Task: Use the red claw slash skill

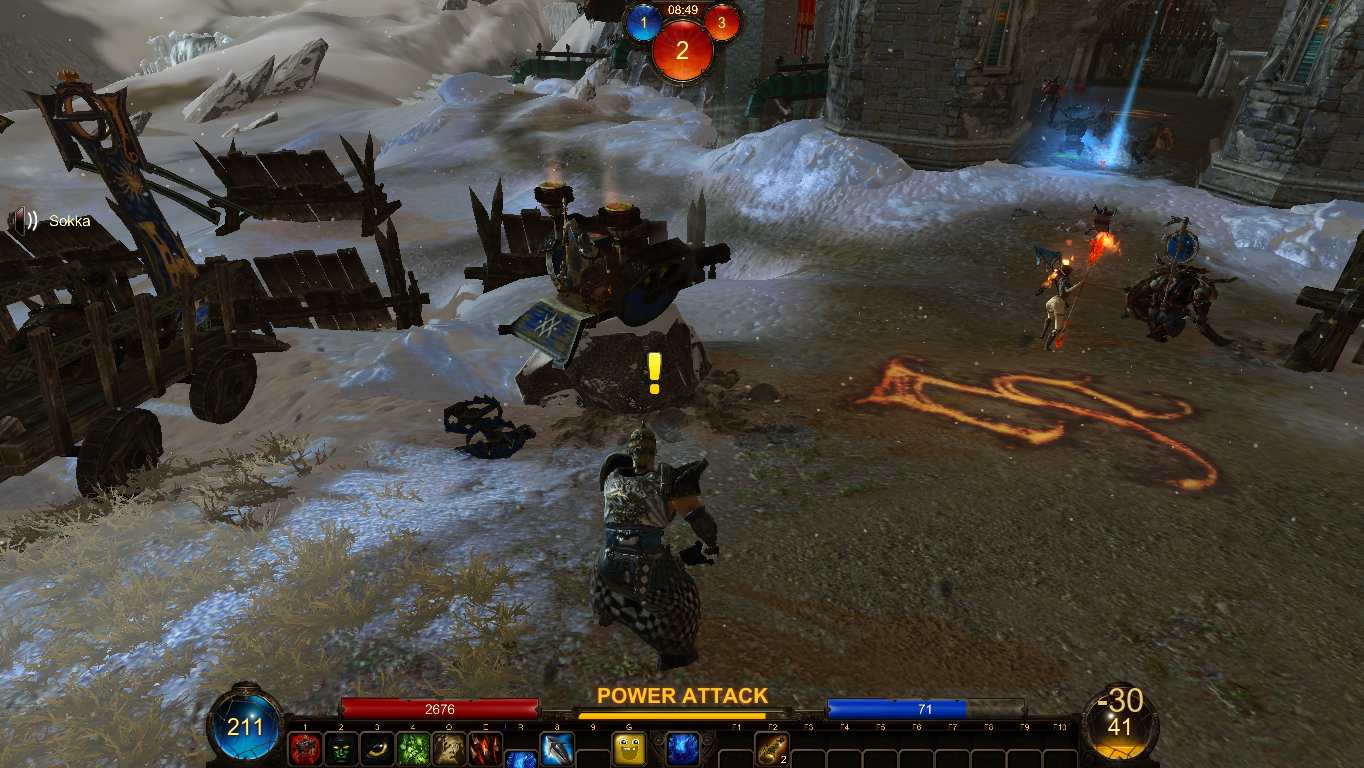Action: coord(485,749)
